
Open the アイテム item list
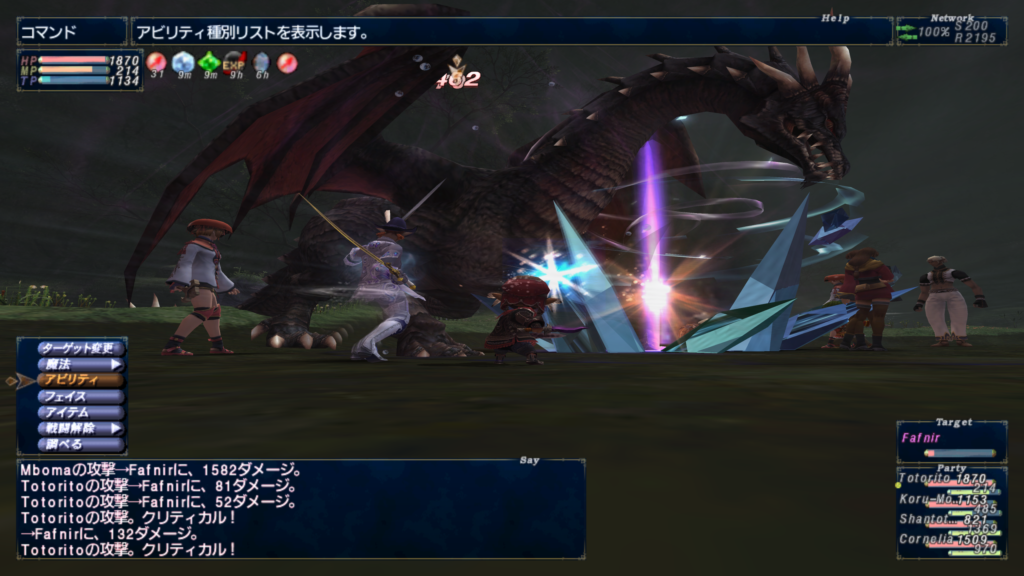(80, 412)
